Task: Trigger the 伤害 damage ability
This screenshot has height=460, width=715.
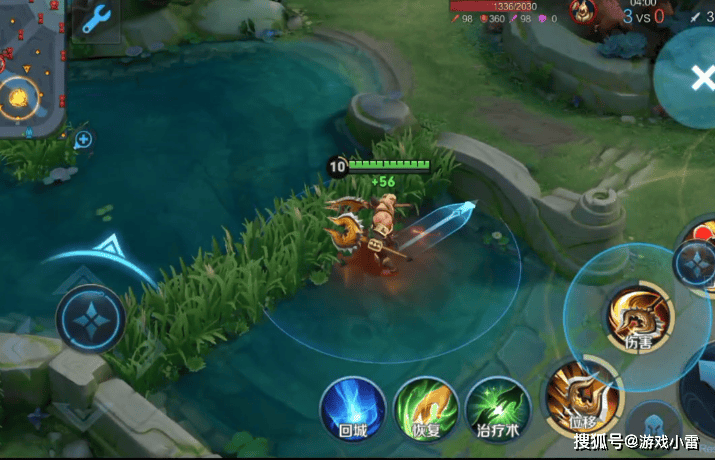Action: 639,317
